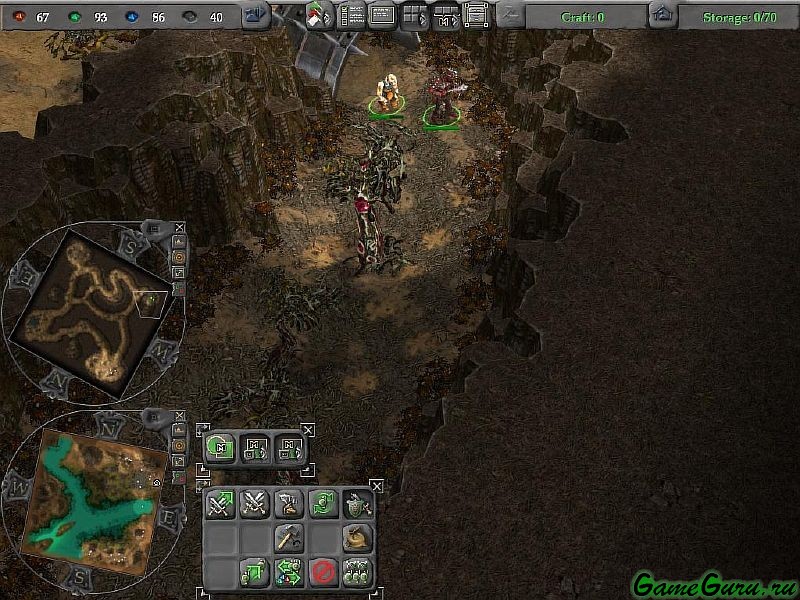Image resolution: width=800 pixels, height=600 pixels.
Task: Open the house icon beside Storage
Action: tap(661, 15)
